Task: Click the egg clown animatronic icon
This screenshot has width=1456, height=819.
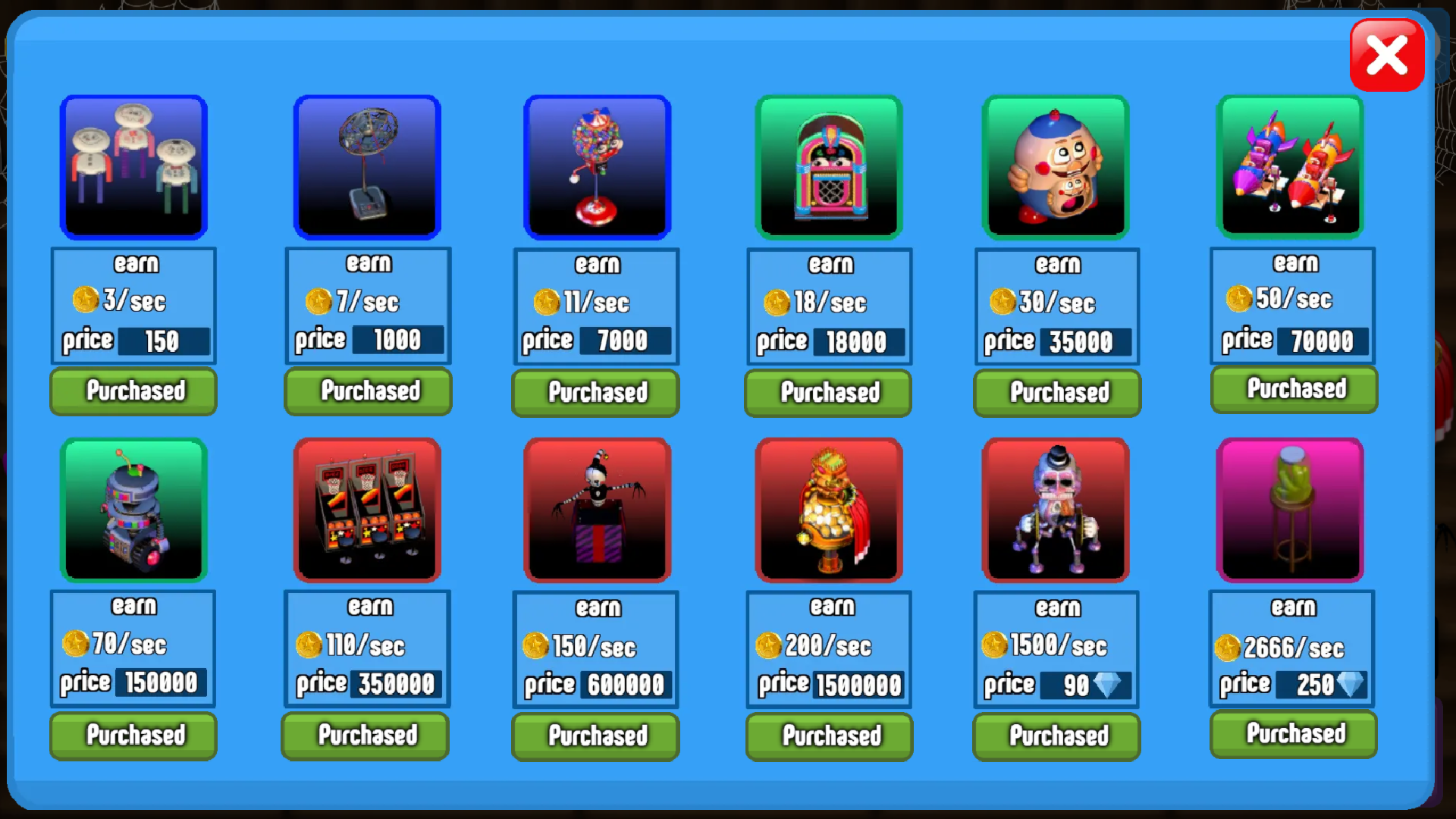Action: 1056,166
